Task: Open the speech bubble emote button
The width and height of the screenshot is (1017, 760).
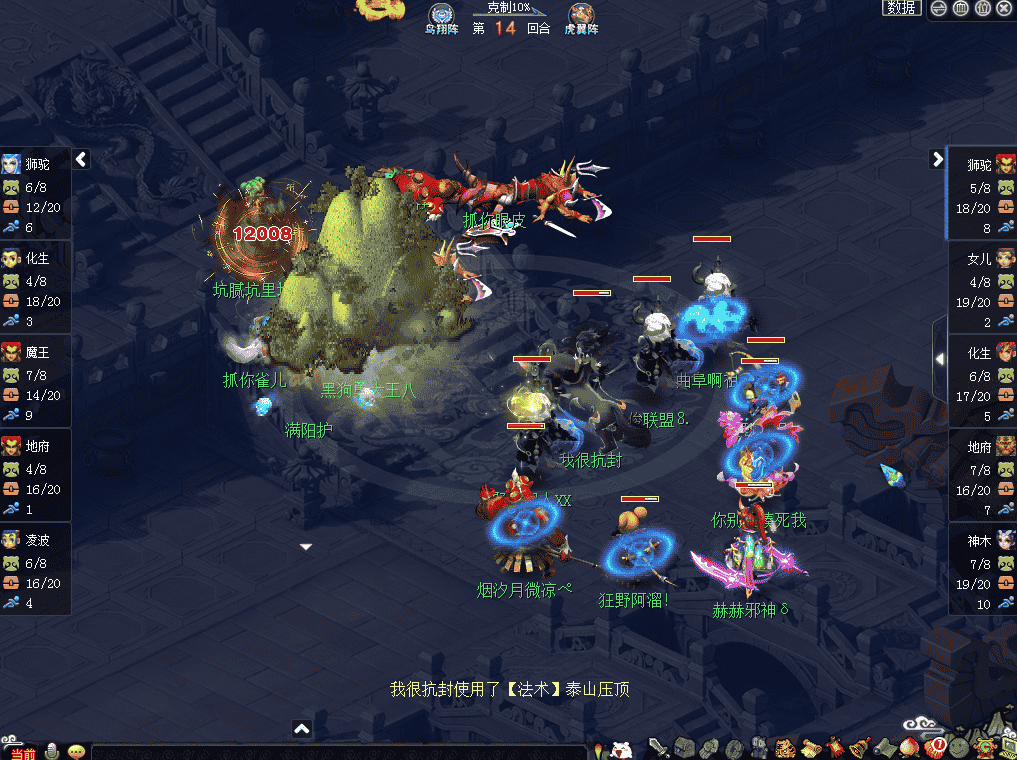Action: click(76, 751)
